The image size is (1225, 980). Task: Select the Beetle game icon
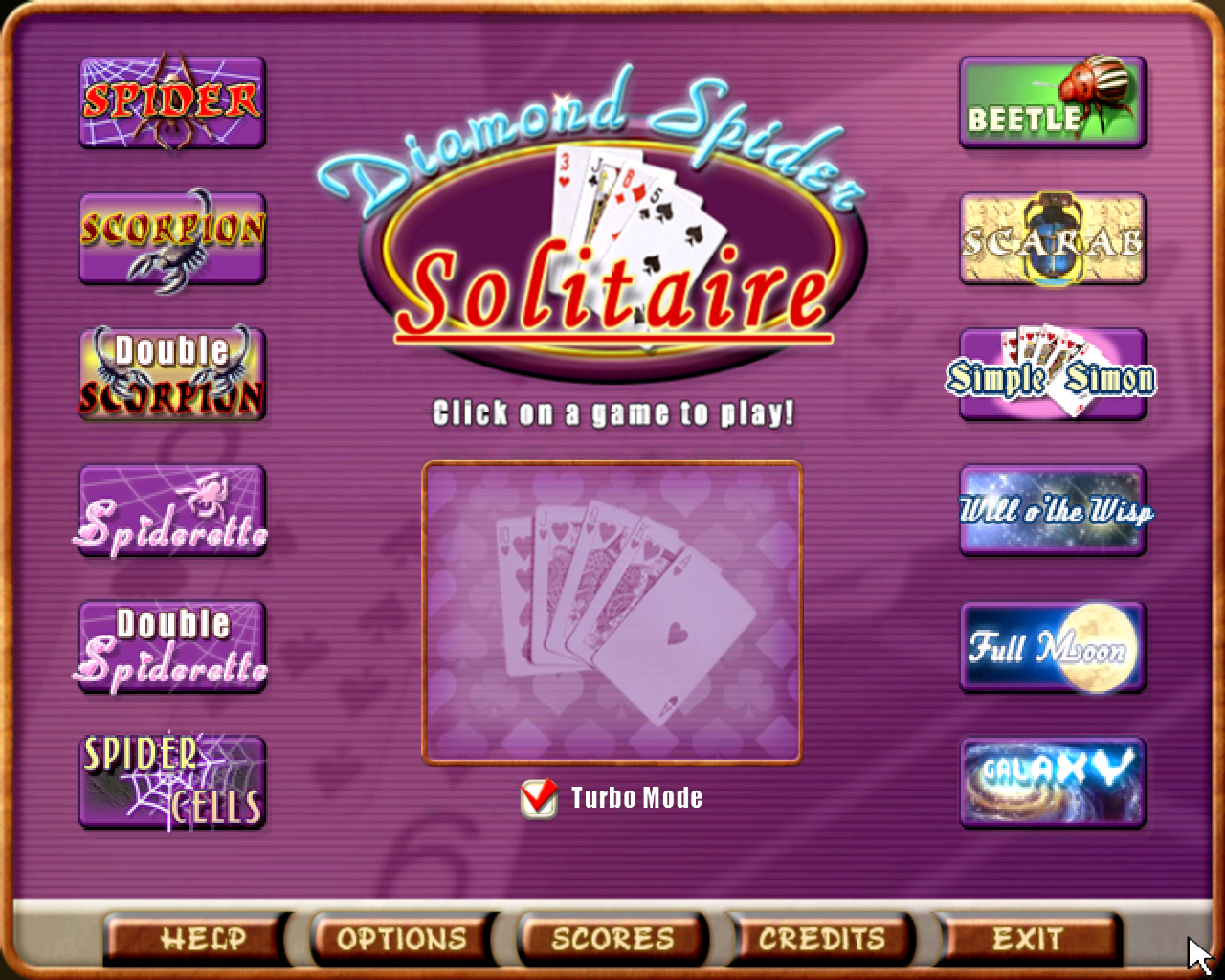coord(1051,101)
